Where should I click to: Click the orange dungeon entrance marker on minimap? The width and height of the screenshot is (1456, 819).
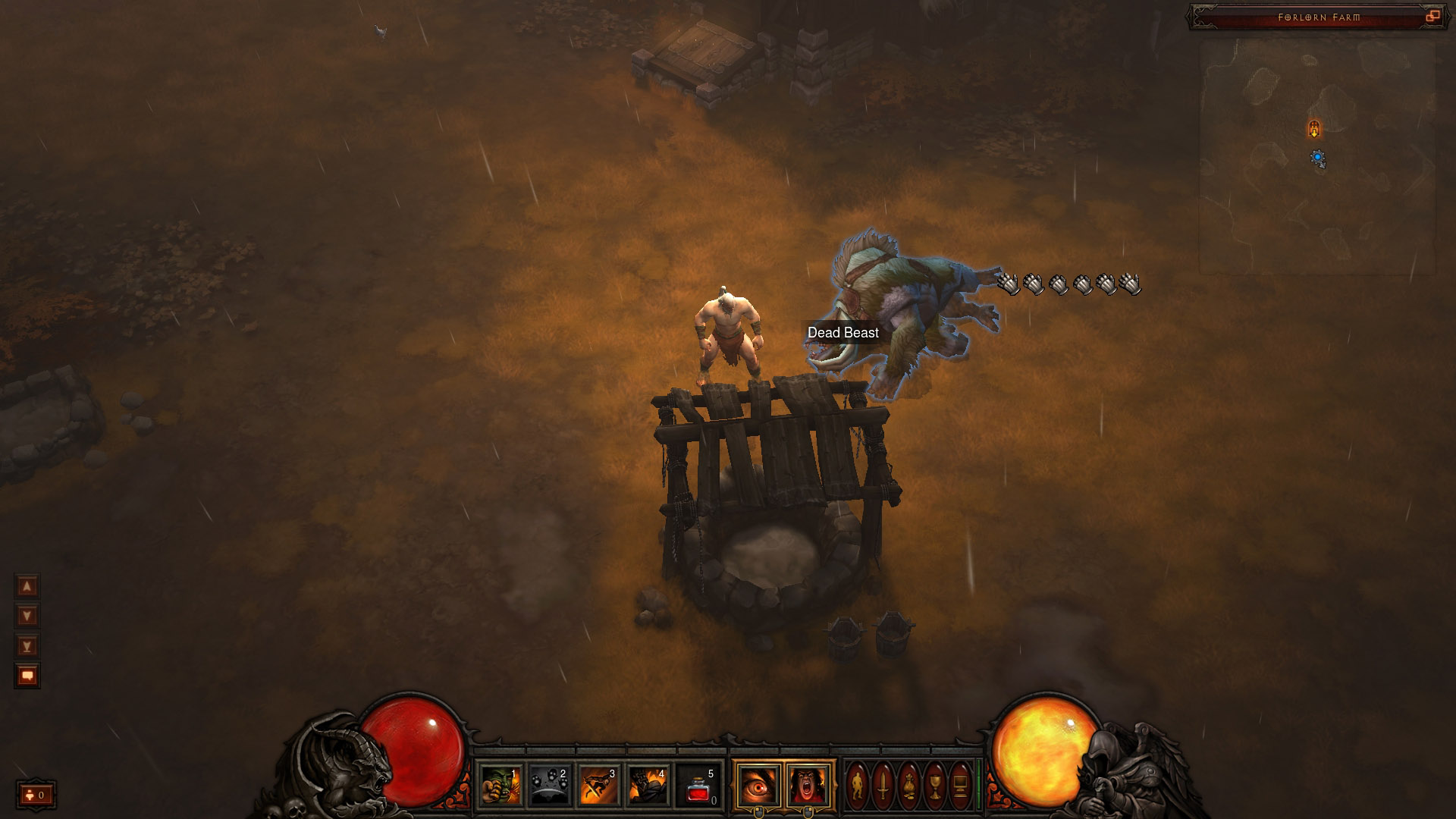pyautogui.click(x=1314, y=128)
